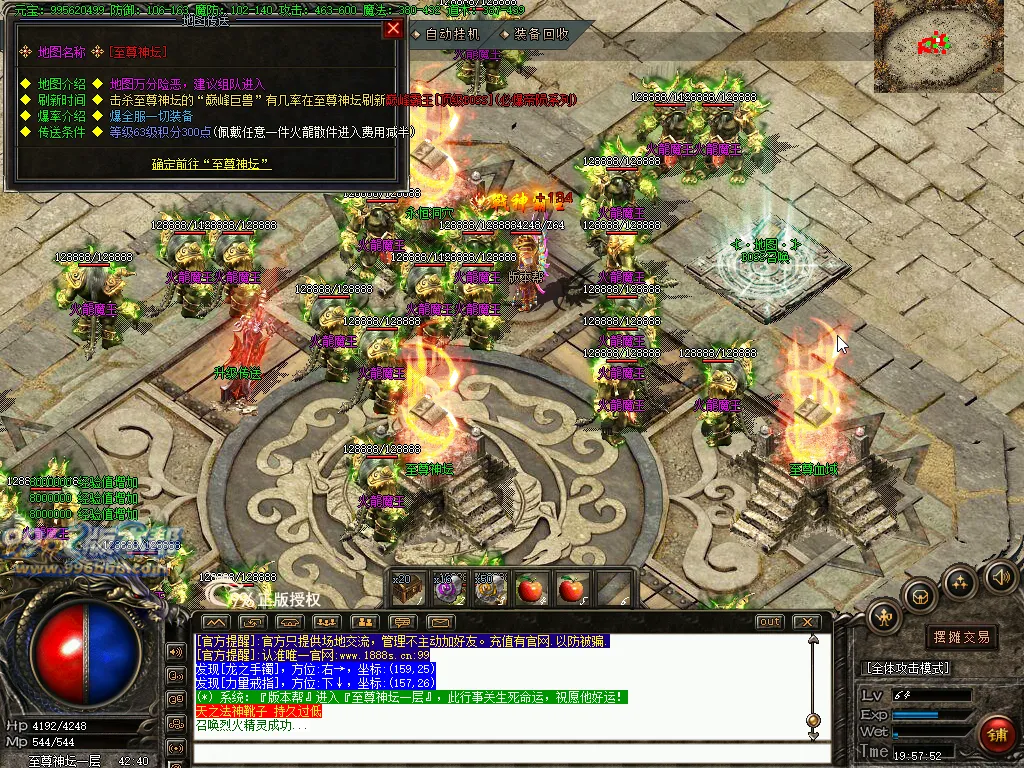Click the chat text input field
The width and height of the screenshot is (1024, 768).
[500, 752]
